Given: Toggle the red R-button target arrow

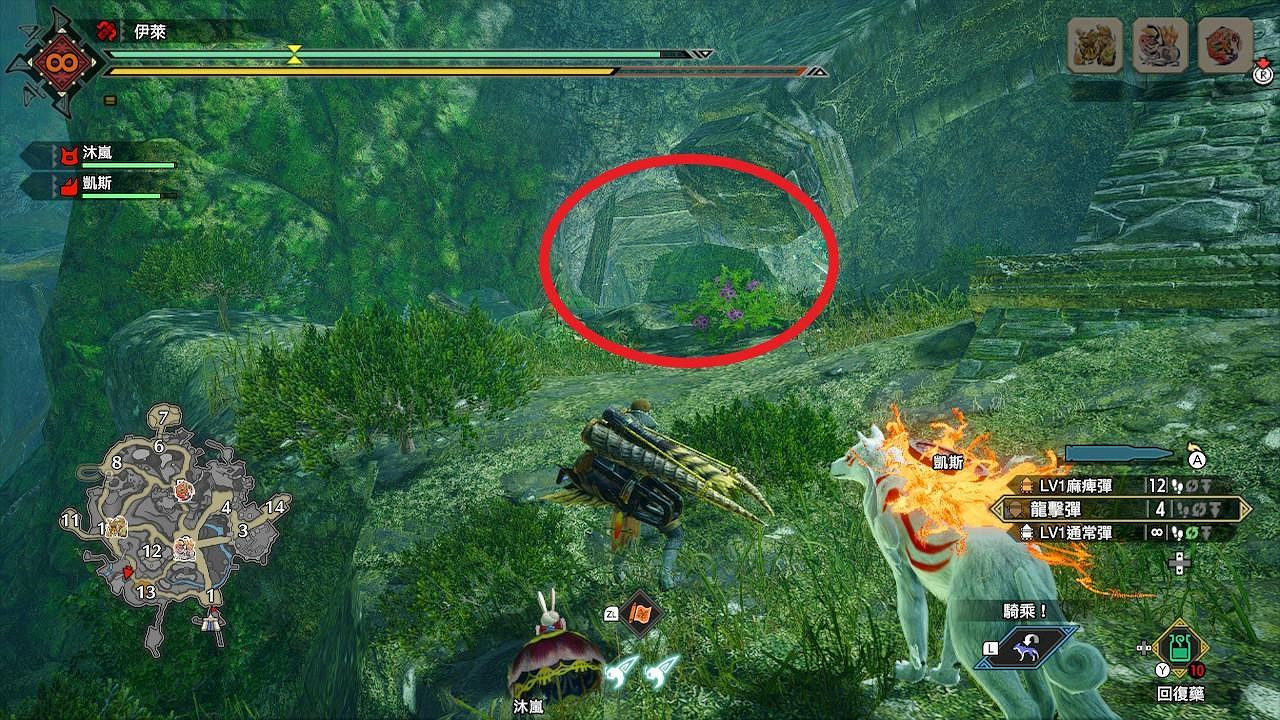Looking at the screenshot, I should tap(1262, 73).
